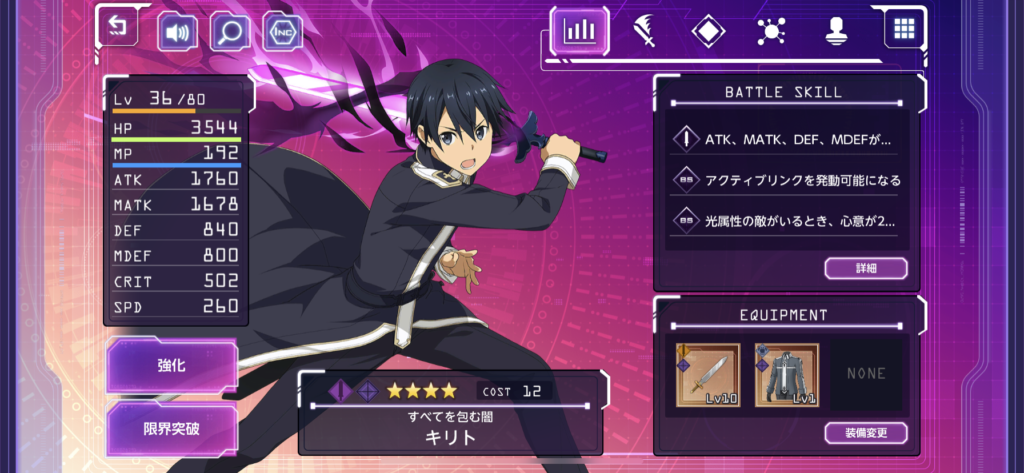Tap the 強化 enhance button
The image size is (1024, 473).
coord(172,366)
